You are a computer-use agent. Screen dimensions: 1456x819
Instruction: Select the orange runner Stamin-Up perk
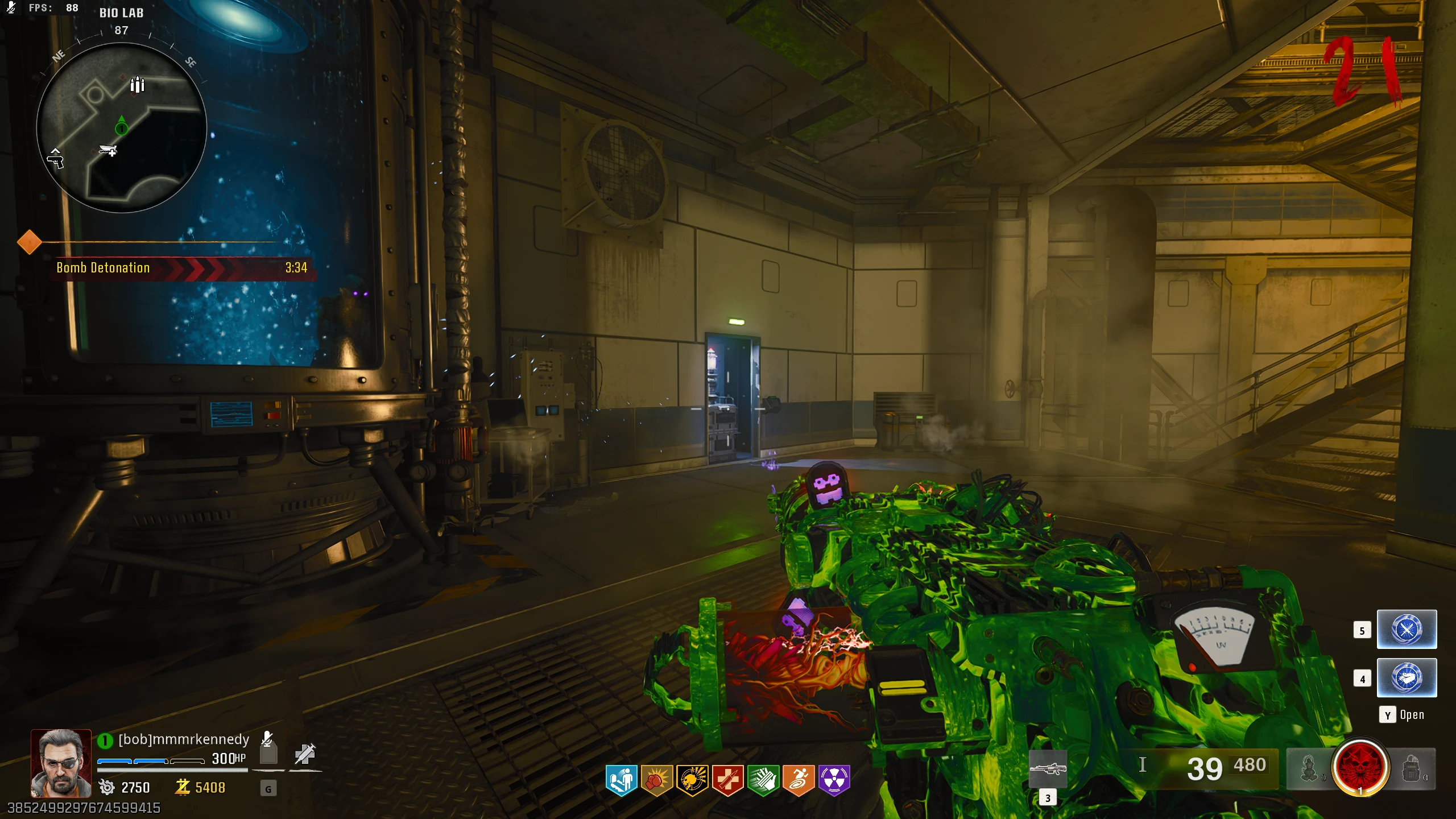point(799,779)
